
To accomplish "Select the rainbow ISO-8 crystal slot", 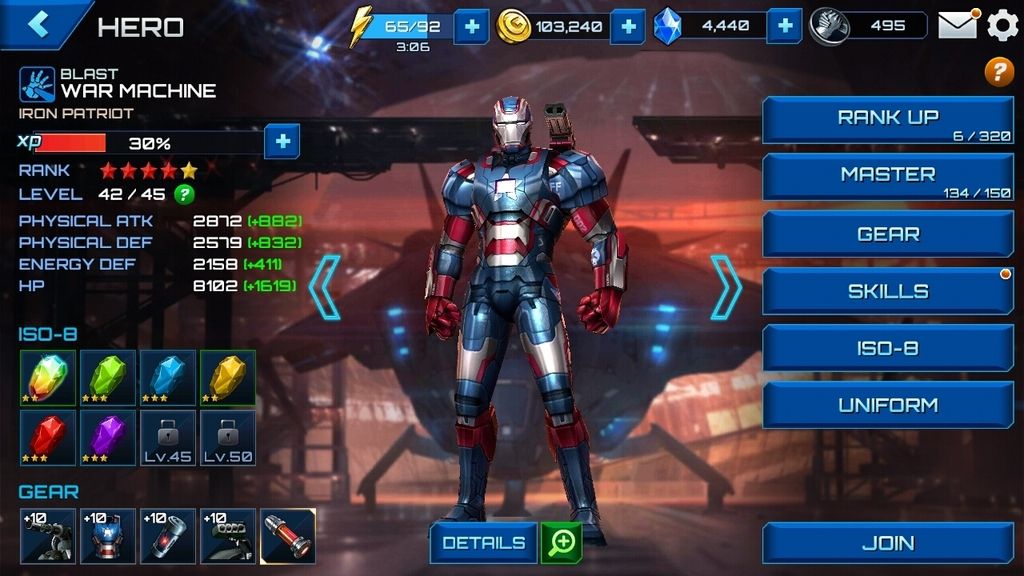I will tap(48, 378).
